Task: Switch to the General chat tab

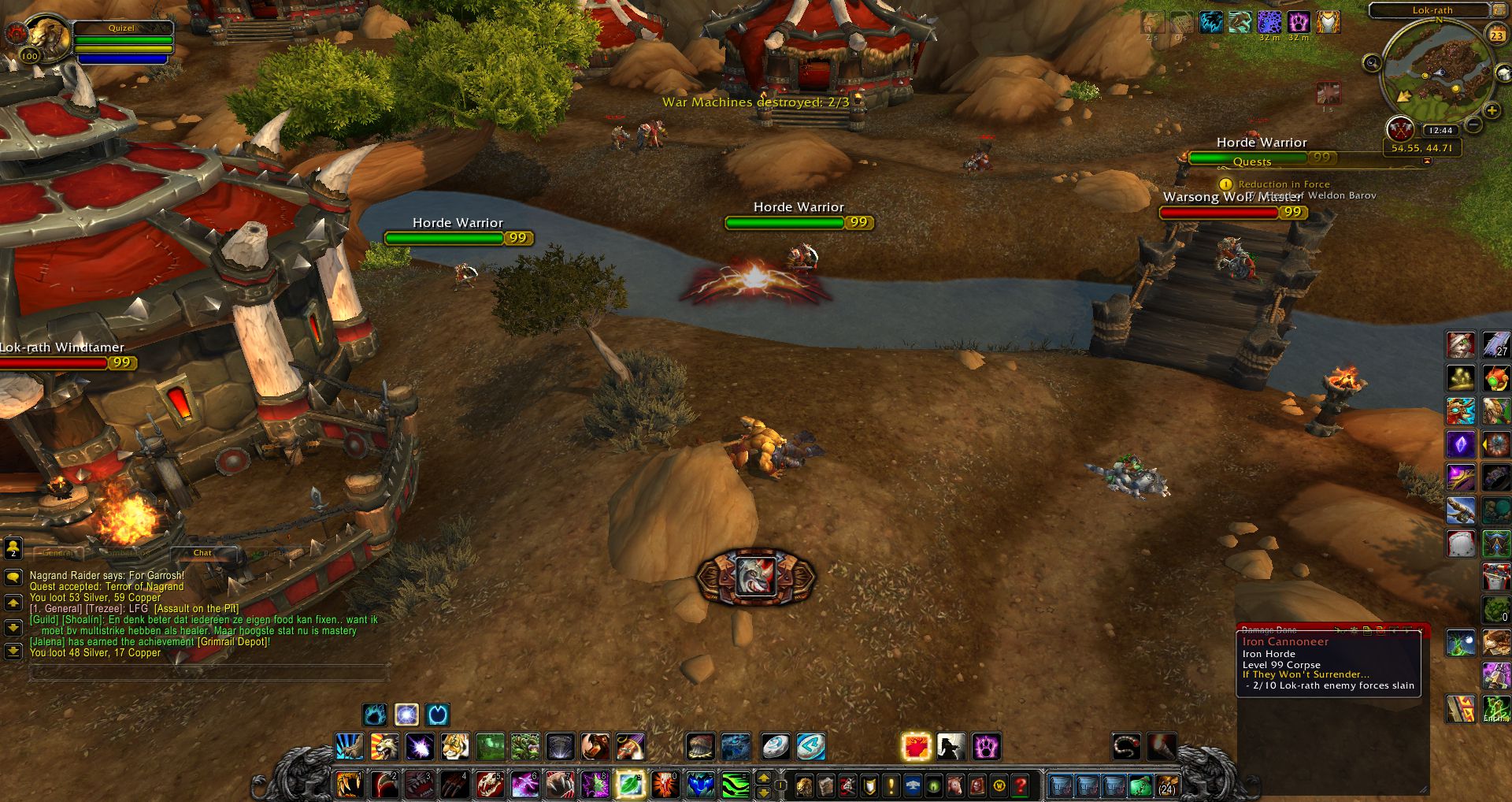Action: tap(57, 553)
